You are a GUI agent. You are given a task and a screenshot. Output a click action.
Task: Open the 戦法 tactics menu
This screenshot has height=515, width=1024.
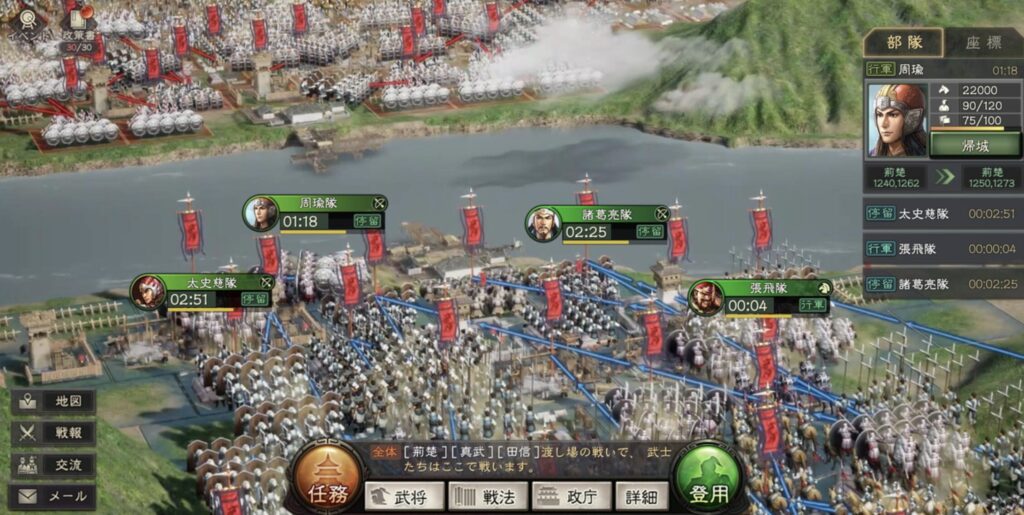coord(487,496)
